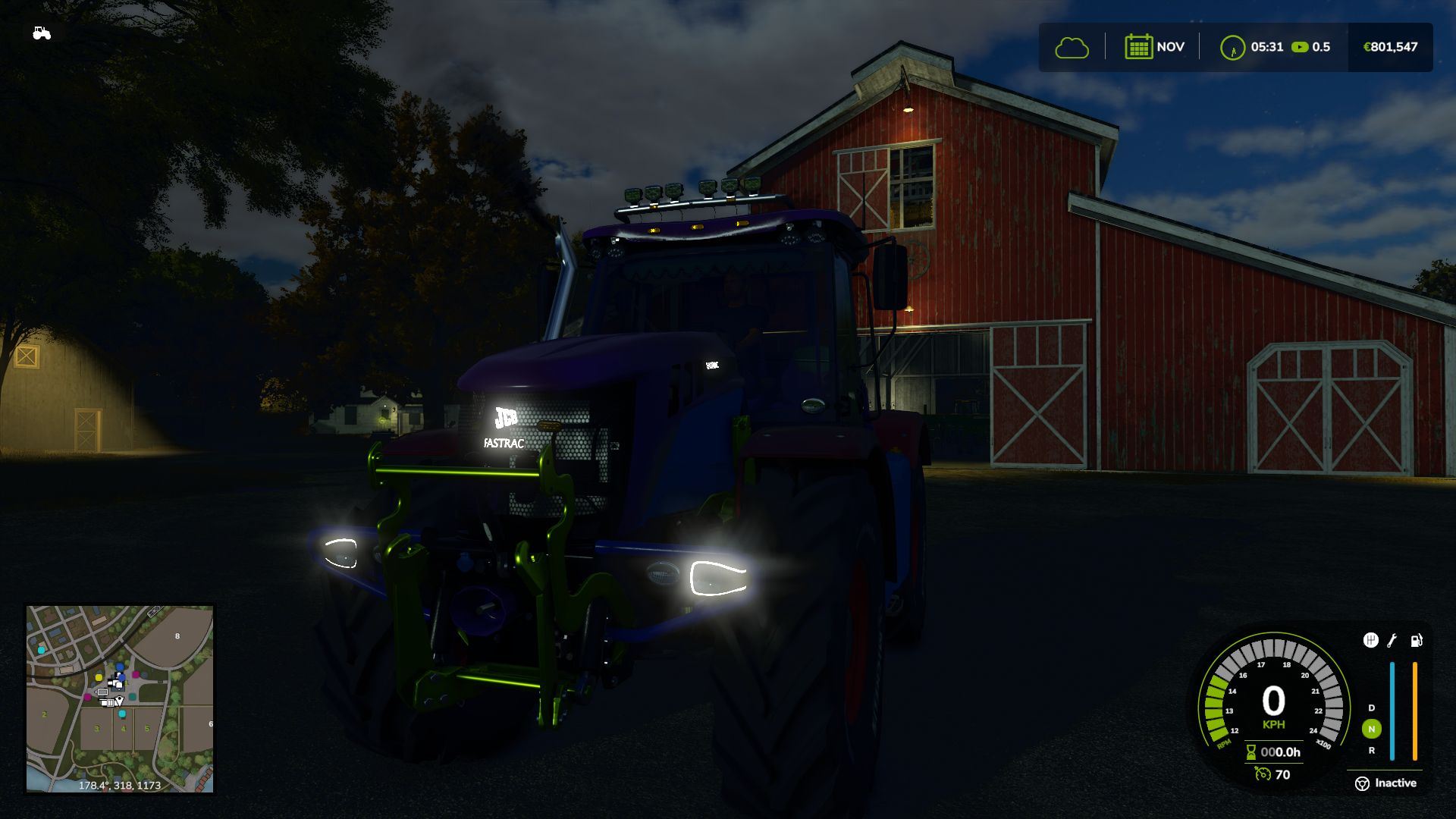1456x819 pixels.
Task: Click the orange fuel level bar
Action: (1415, 711)
